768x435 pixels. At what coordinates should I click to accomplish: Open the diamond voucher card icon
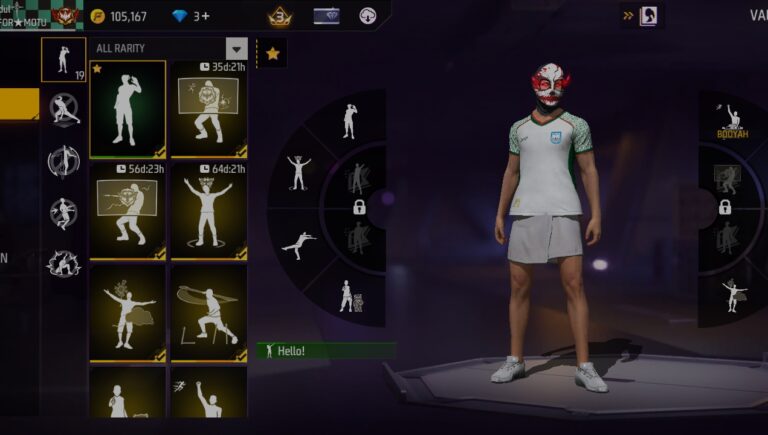pyautogui.click(x=326, y=16)
